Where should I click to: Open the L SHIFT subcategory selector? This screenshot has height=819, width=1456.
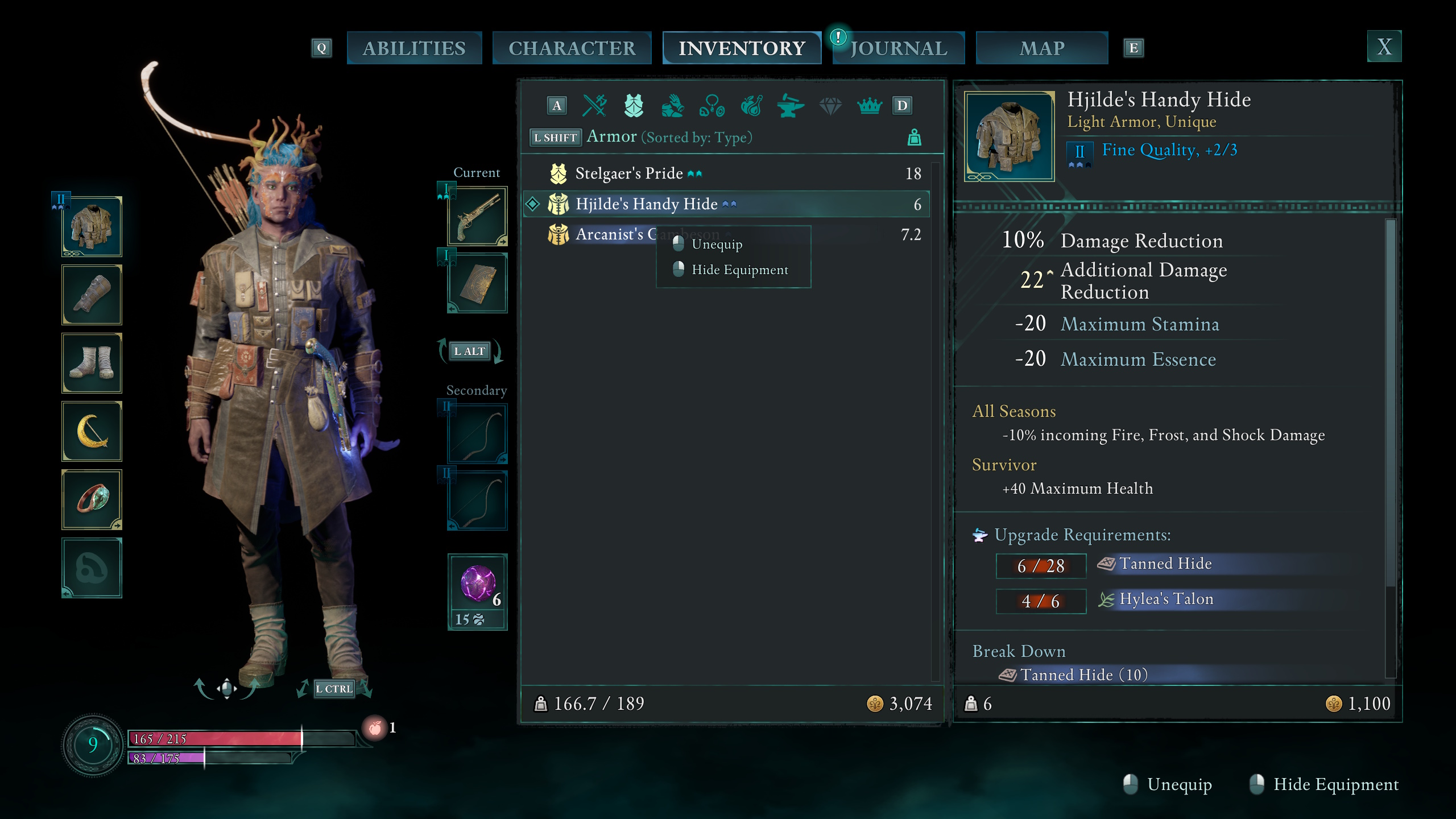(556, 137)
